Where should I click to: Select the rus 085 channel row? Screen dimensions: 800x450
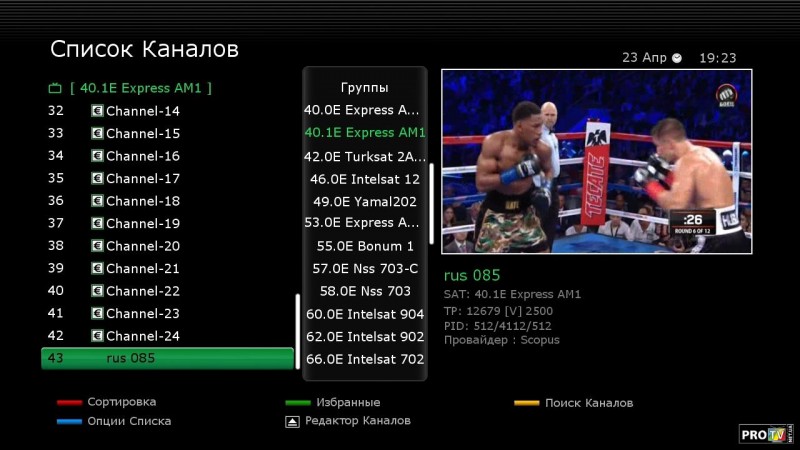(x=167, y=358)
